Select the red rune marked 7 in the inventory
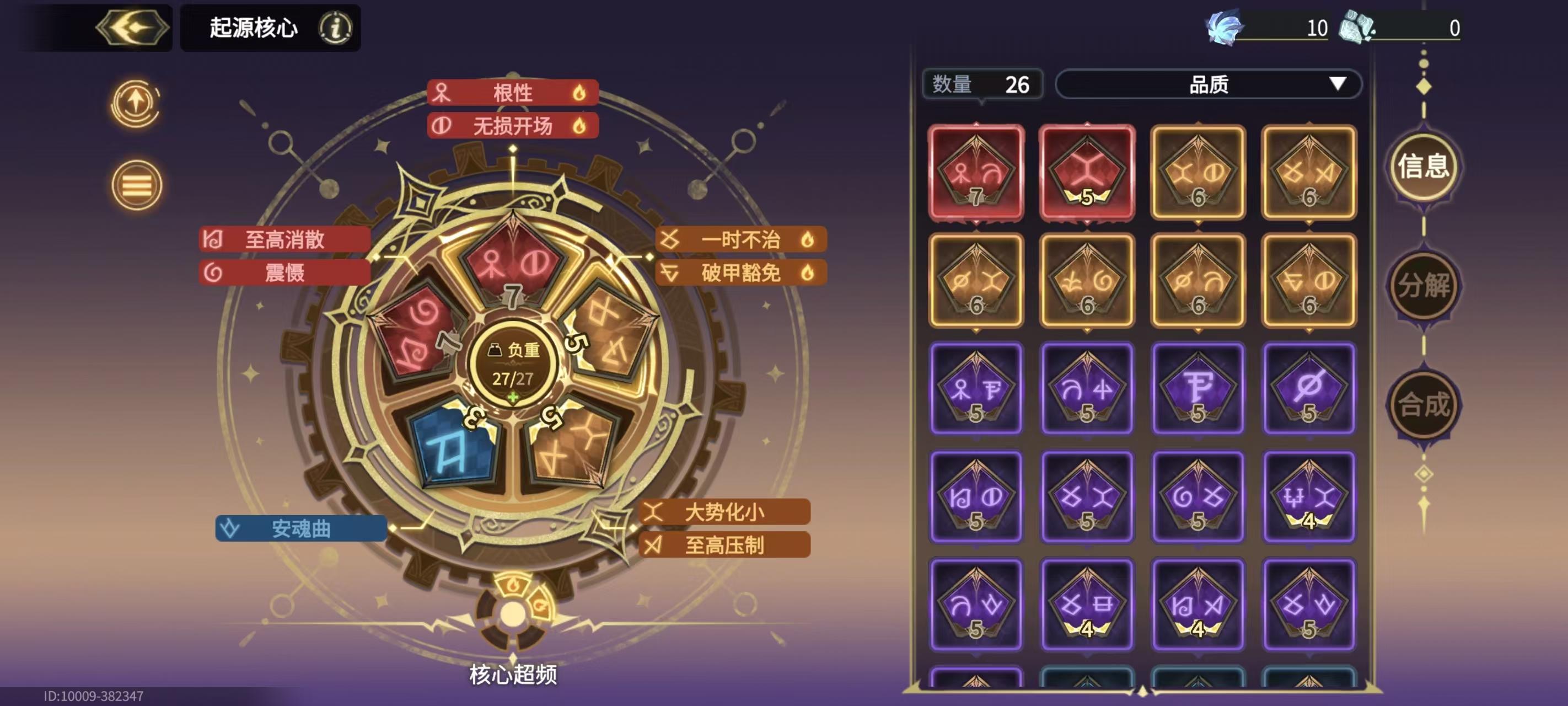 pos(976,173)
